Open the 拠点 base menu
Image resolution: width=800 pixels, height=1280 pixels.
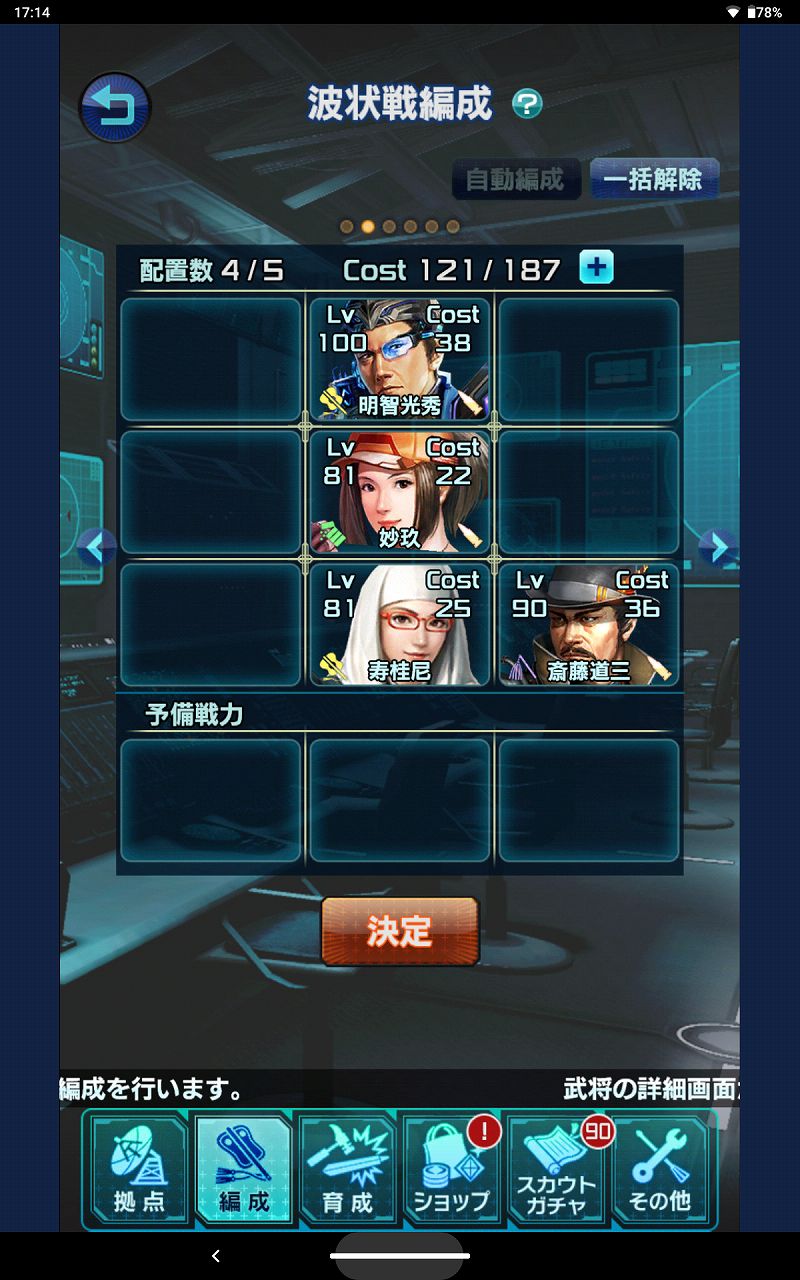point(140,1170)
